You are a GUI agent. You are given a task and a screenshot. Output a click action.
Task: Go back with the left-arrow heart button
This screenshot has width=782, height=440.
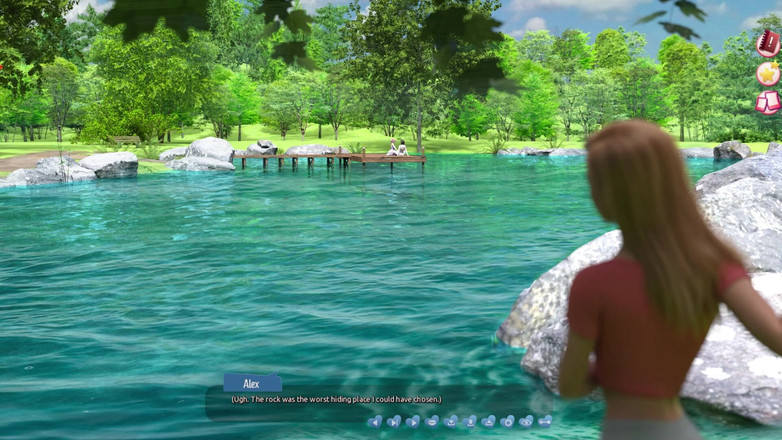[375, 422]
